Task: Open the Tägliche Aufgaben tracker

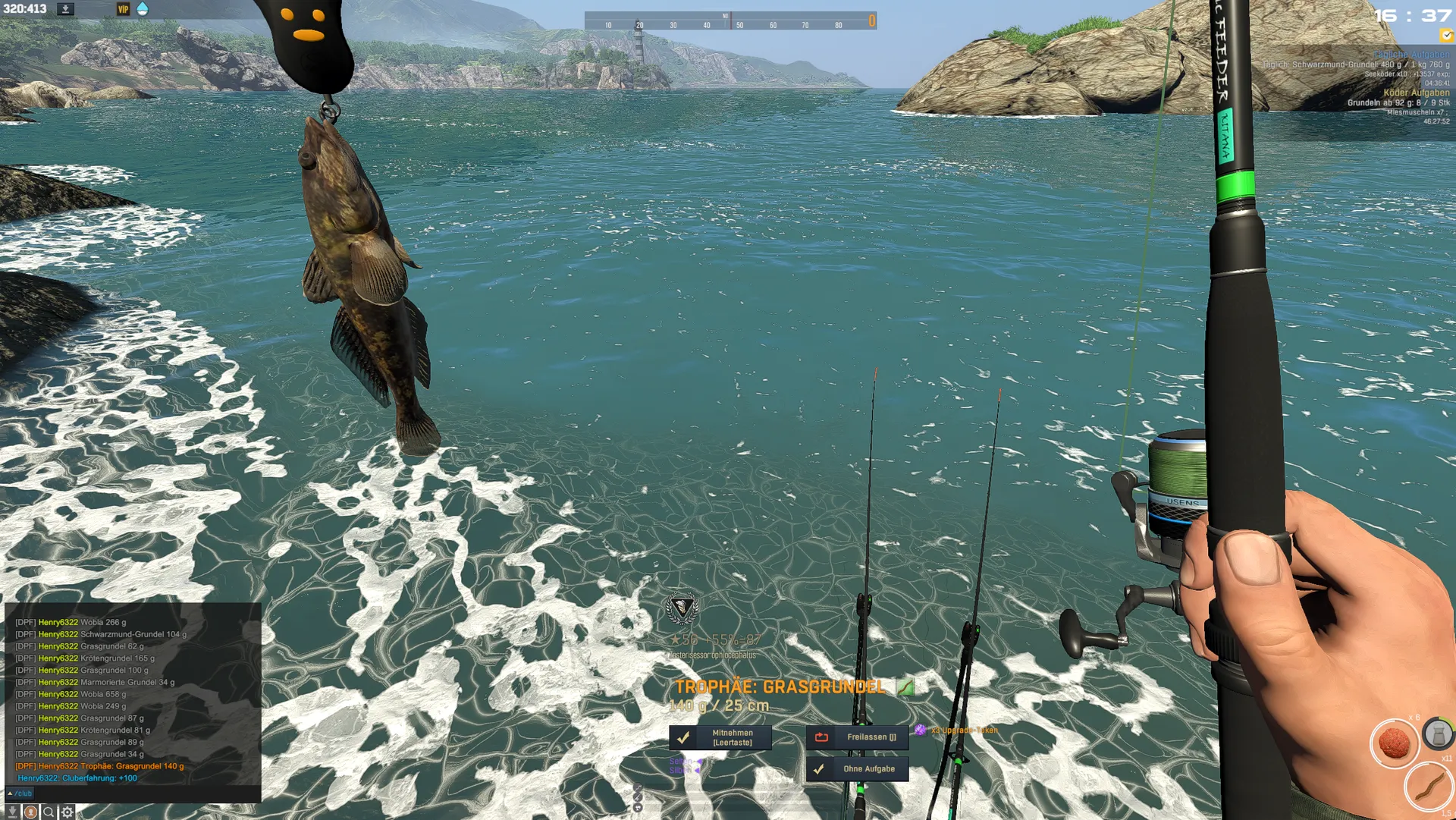Action: pyautogui.click(x=1411, y=55)
